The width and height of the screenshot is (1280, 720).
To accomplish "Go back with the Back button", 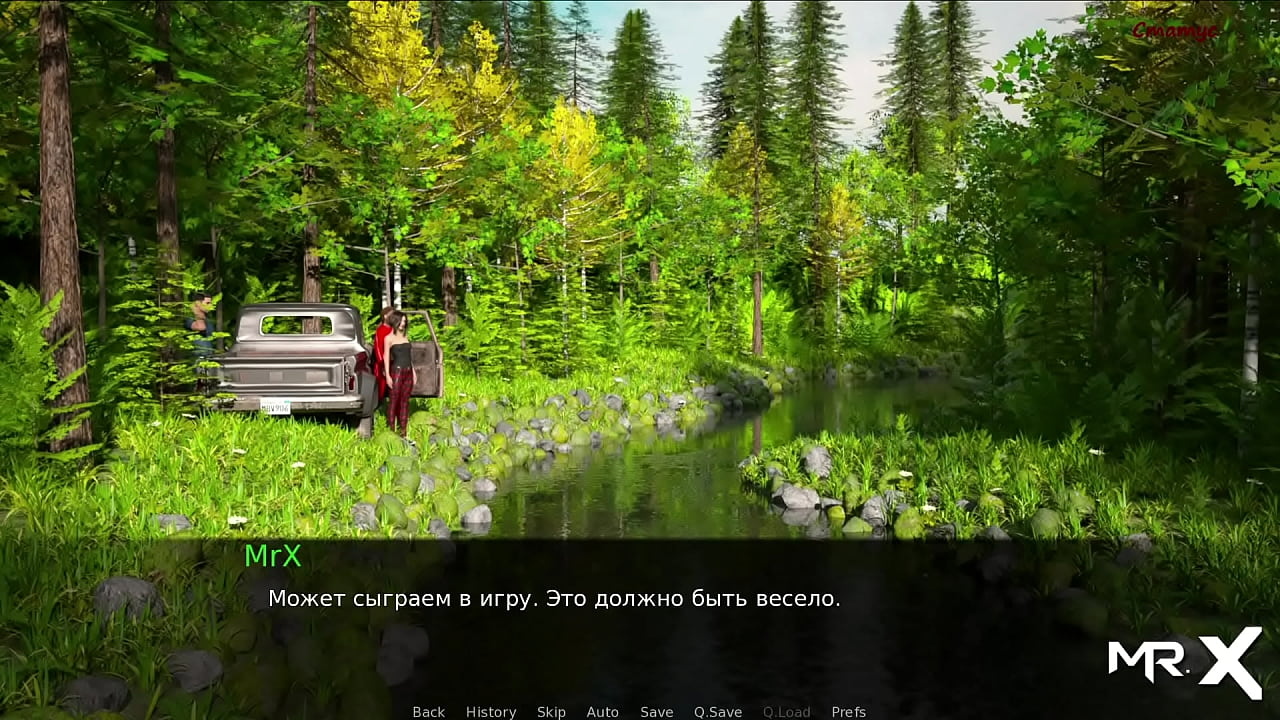I will (428, 712).
